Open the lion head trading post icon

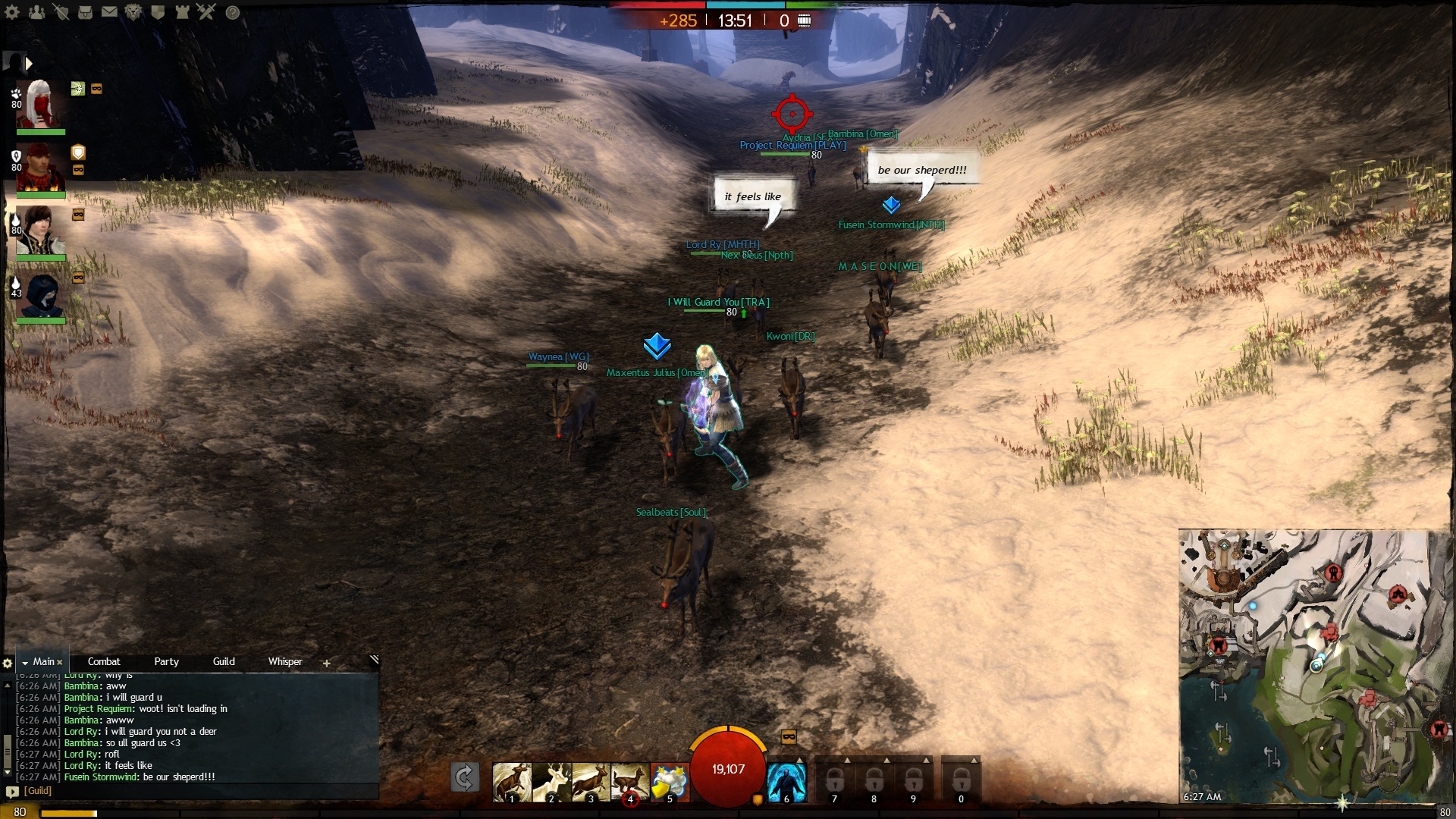point(133,12)
